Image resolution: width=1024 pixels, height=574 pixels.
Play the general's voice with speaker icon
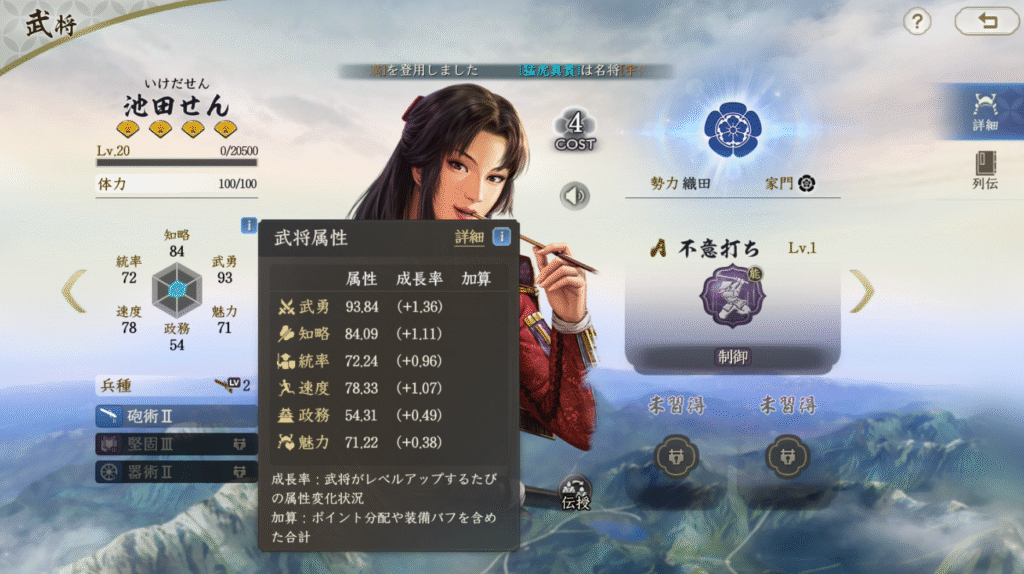[575, 196]
